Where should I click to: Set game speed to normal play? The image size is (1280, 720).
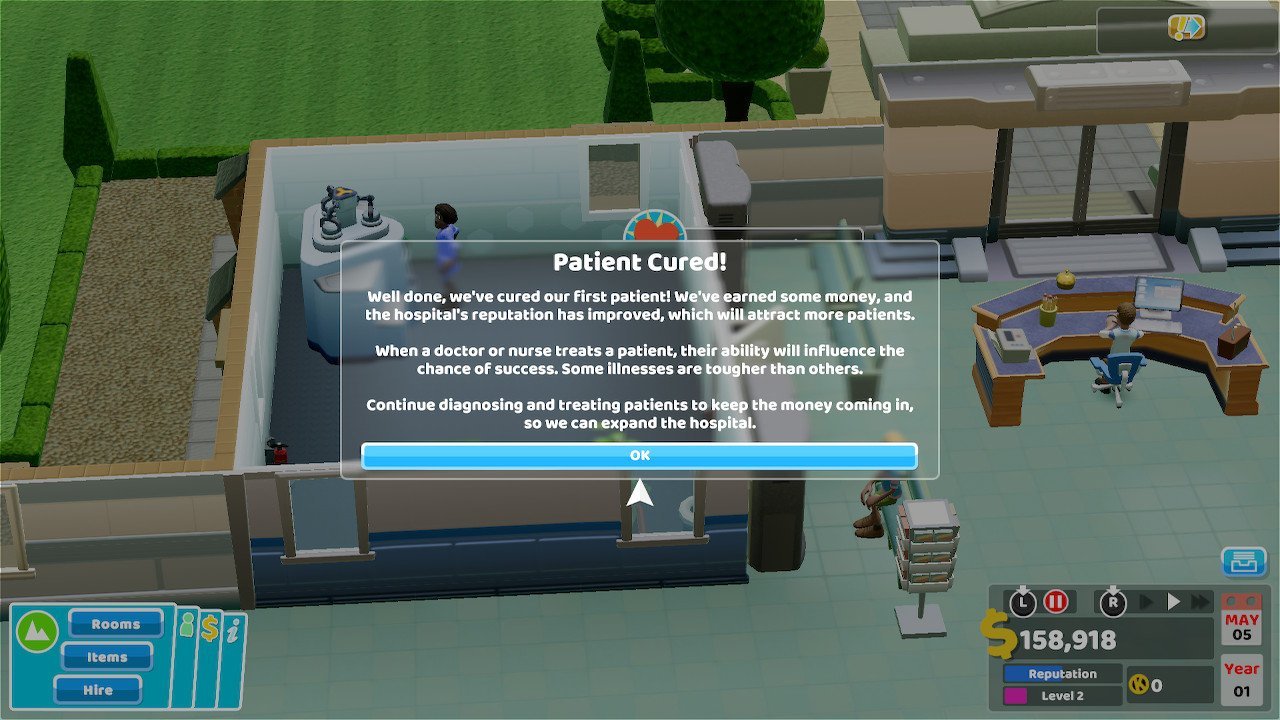click(x=1175, y=602)
